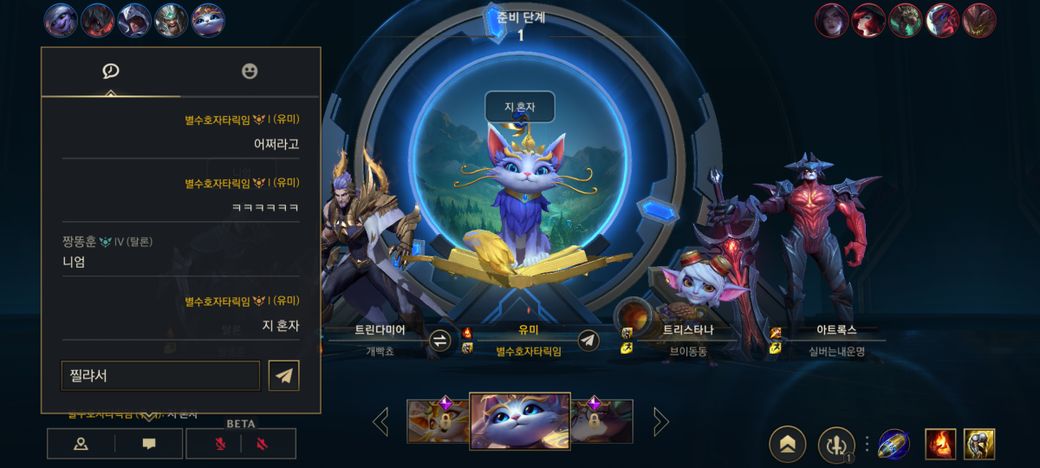This screenshot has height=468, width=1040.
Task: Show previous skins with the left arrow
Action: tap(380, 421)
